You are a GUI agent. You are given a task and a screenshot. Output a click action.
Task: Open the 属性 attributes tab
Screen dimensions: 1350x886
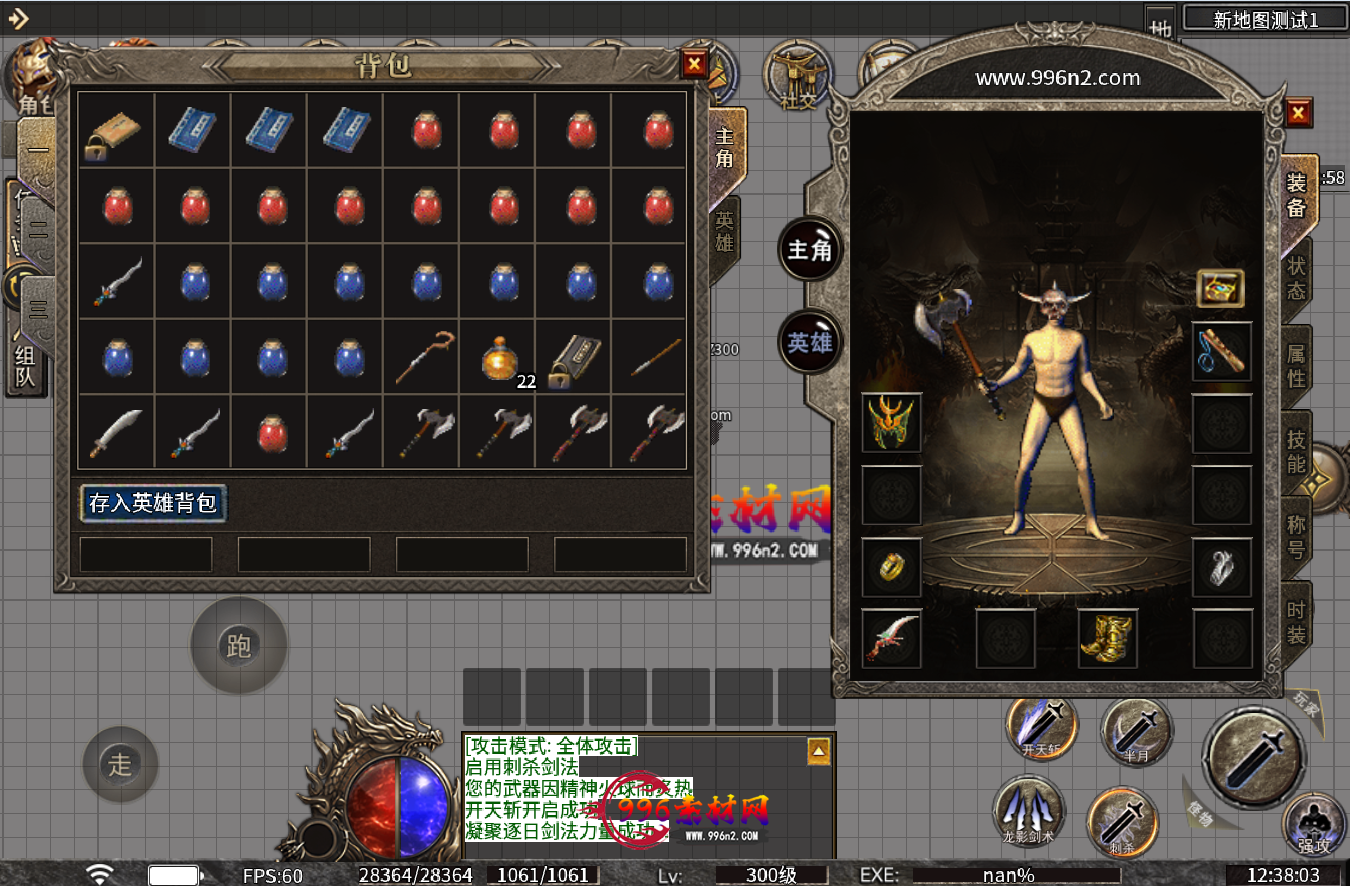click(x=1296, y=366)
